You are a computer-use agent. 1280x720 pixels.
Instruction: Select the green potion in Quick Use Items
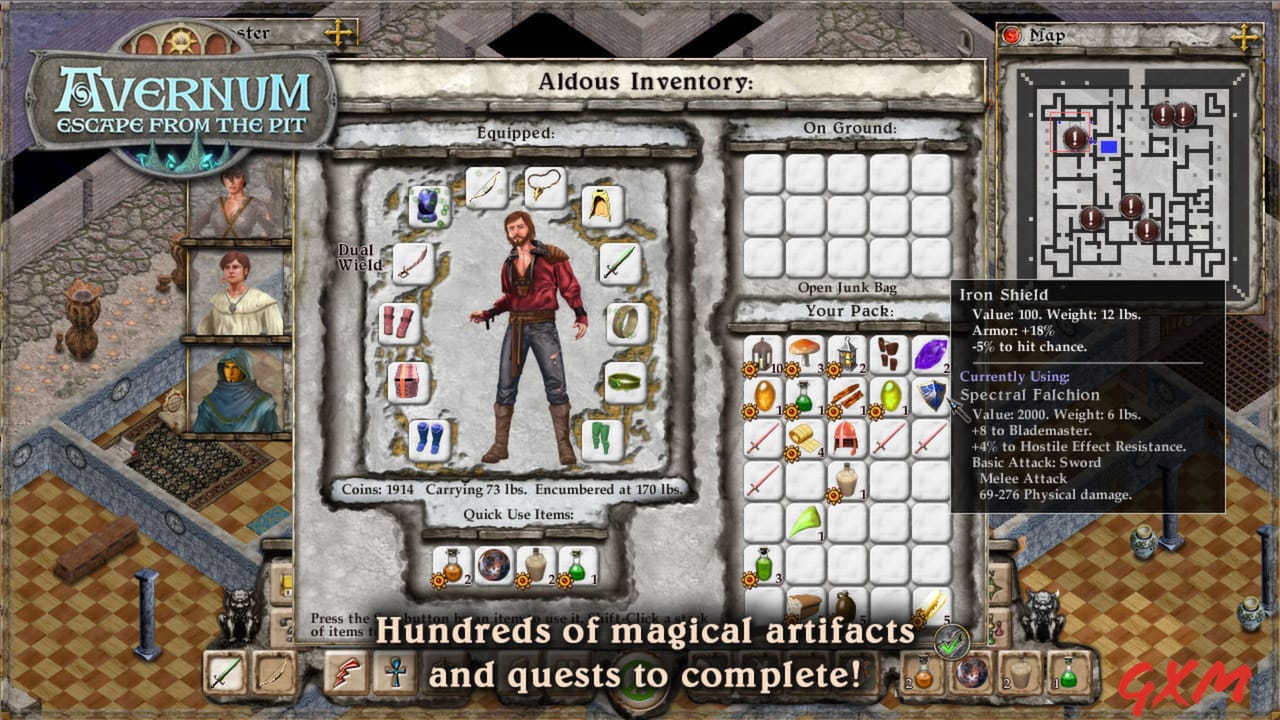[x=576, y=567]
